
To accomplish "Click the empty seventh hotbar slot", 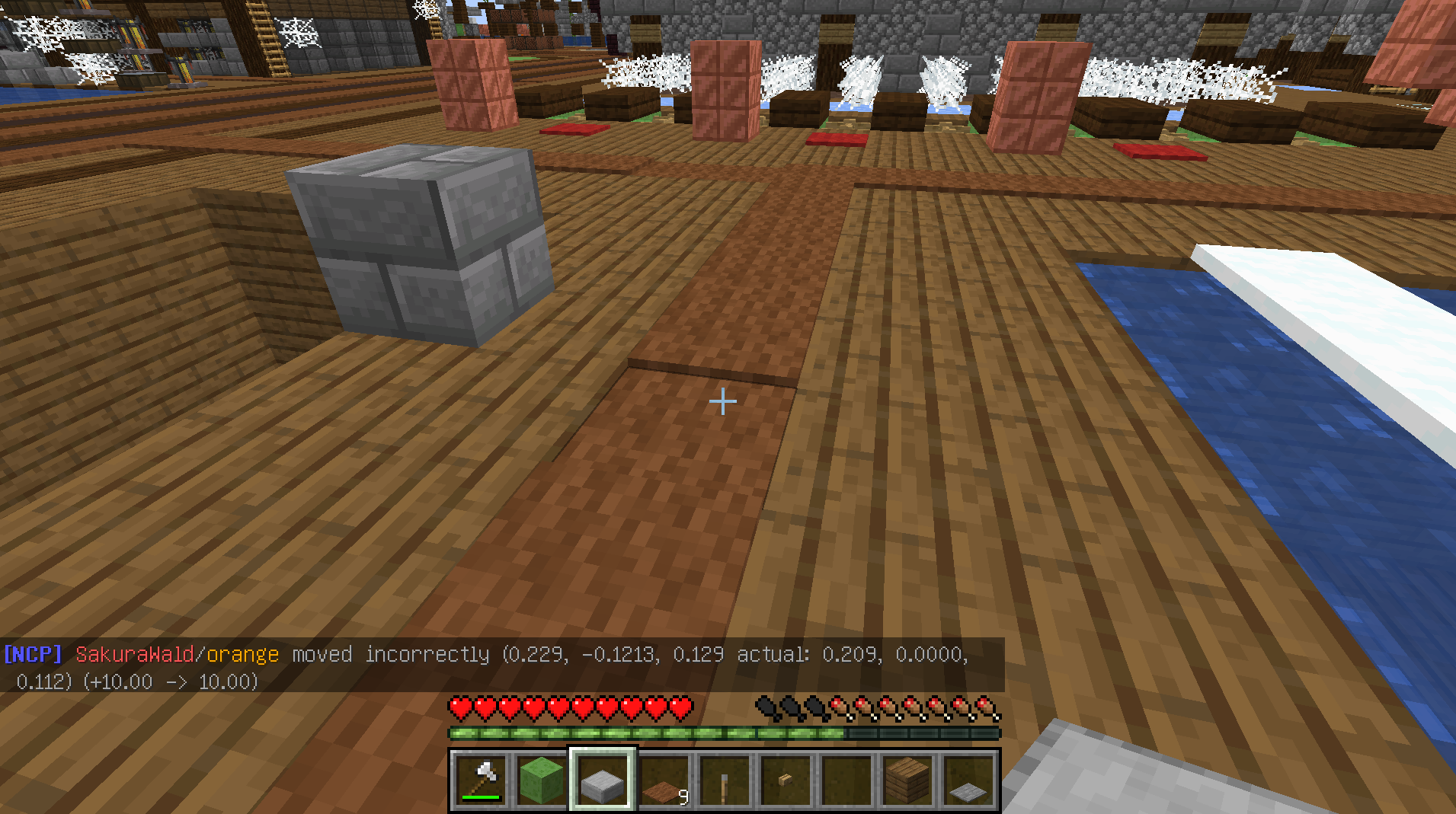I will [967, 777].
